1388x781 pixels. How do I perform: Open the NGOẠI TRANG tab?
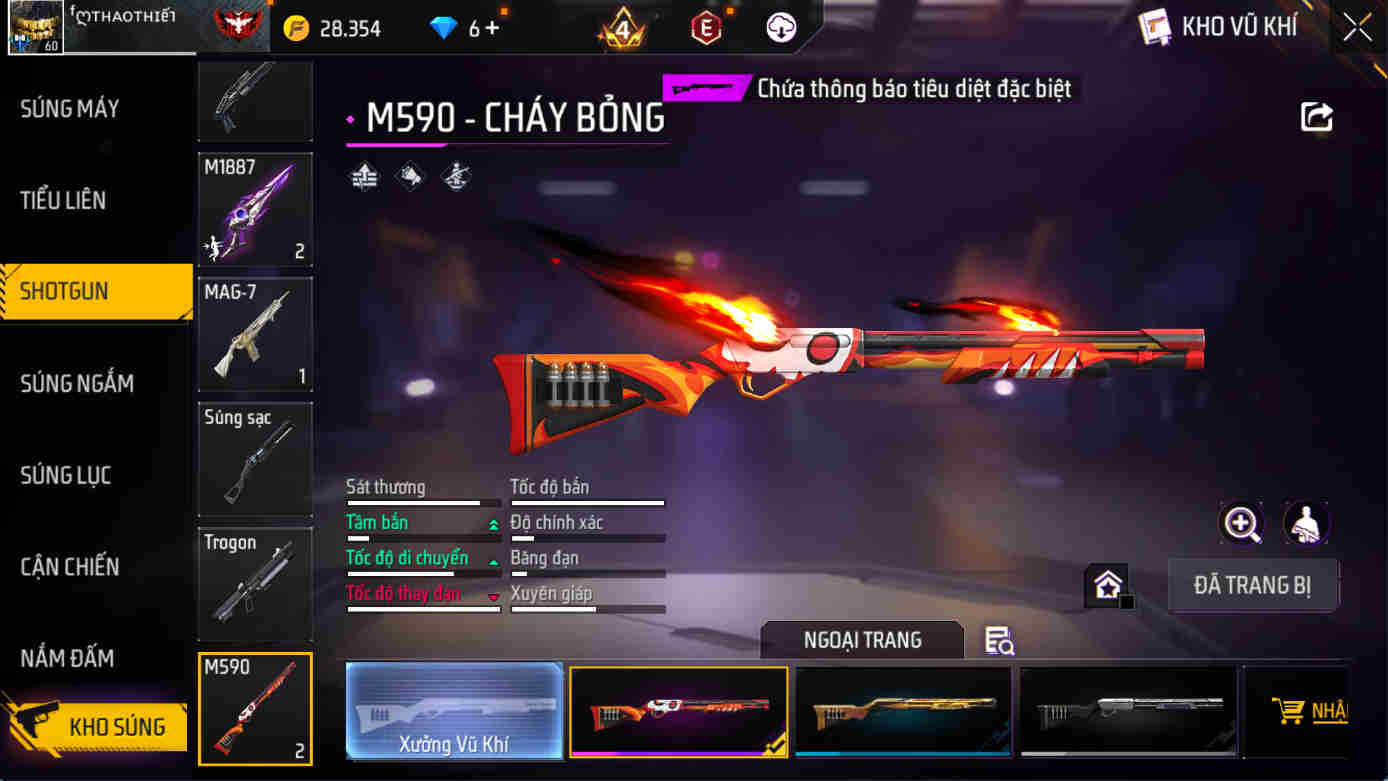861,640
